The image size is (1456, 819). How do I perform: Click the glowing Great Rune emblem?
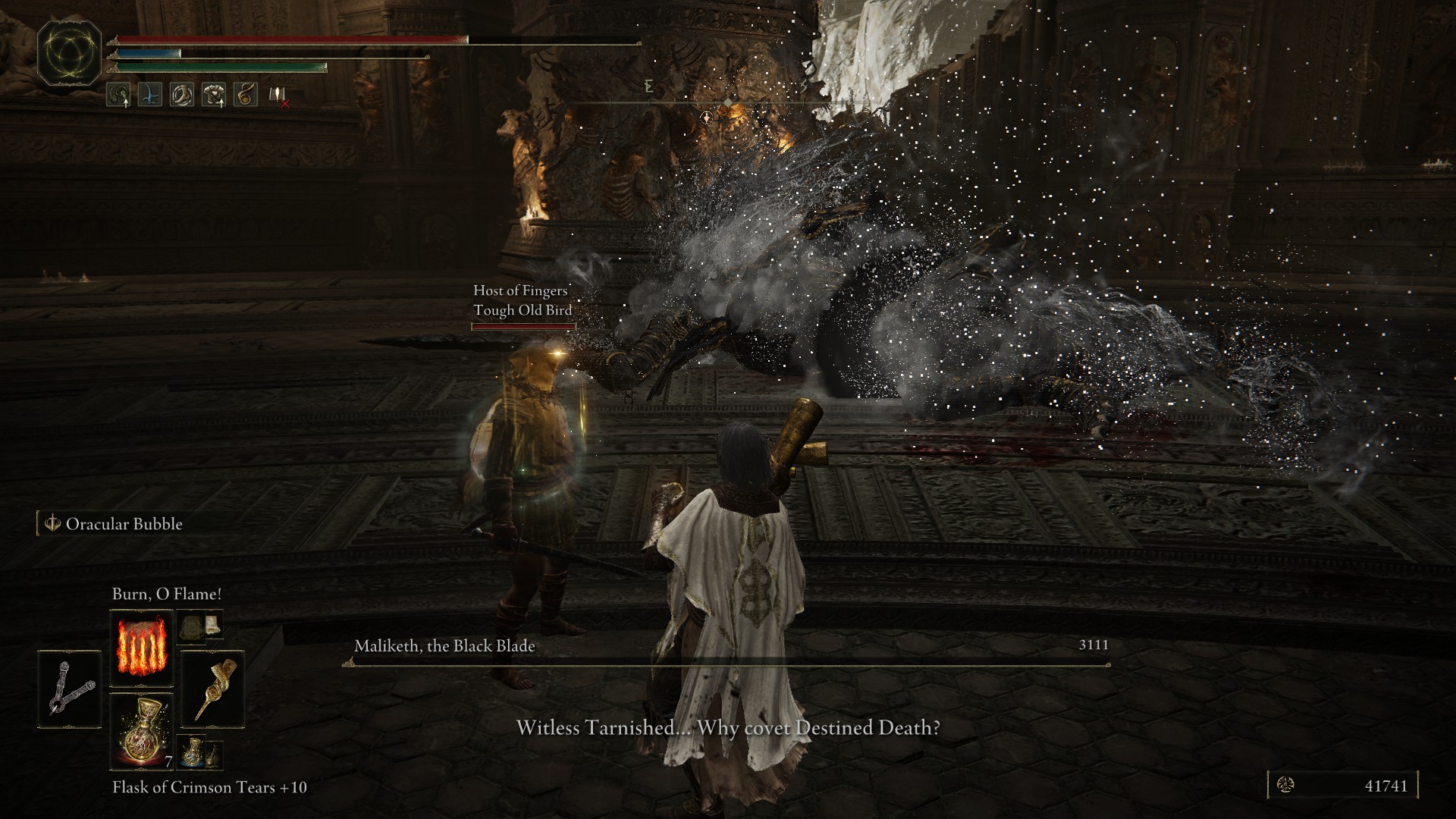(x=70, y=55)
